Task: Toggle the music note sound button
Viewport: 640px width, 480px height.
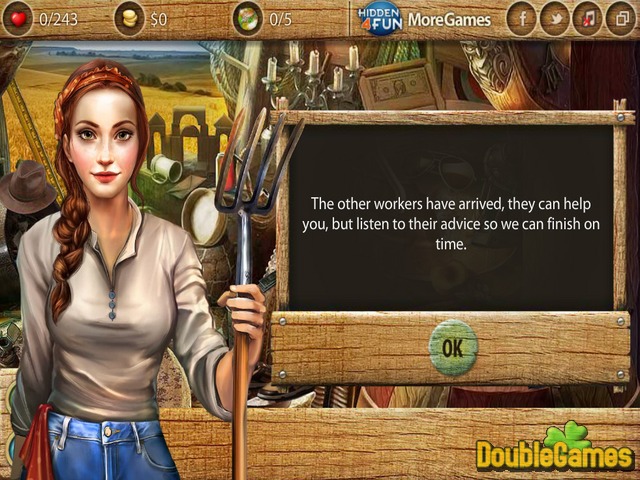Action: point(587,19)
